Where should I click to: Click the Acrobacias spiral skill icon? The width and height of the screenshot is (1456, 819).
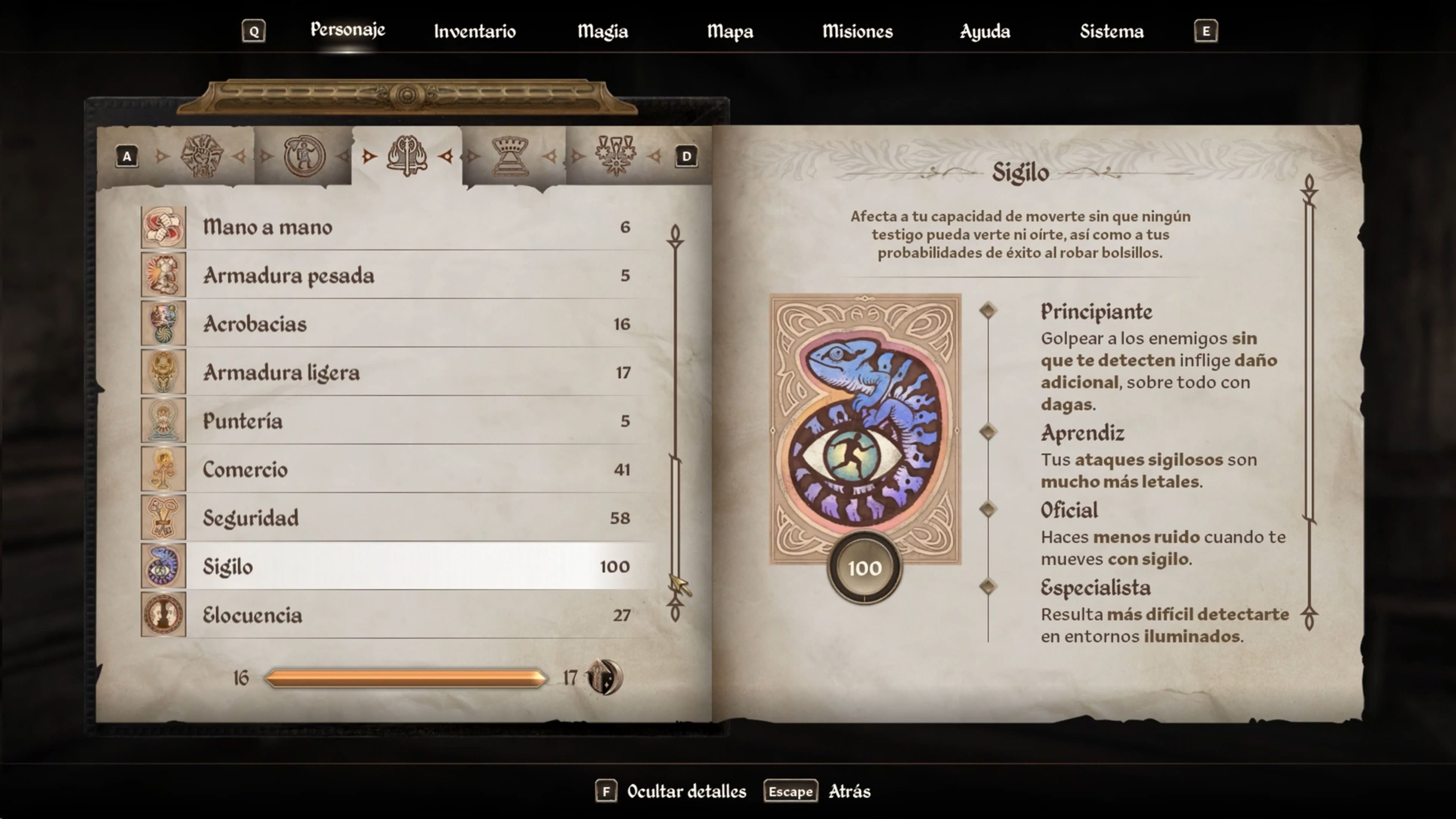[163, 324]
